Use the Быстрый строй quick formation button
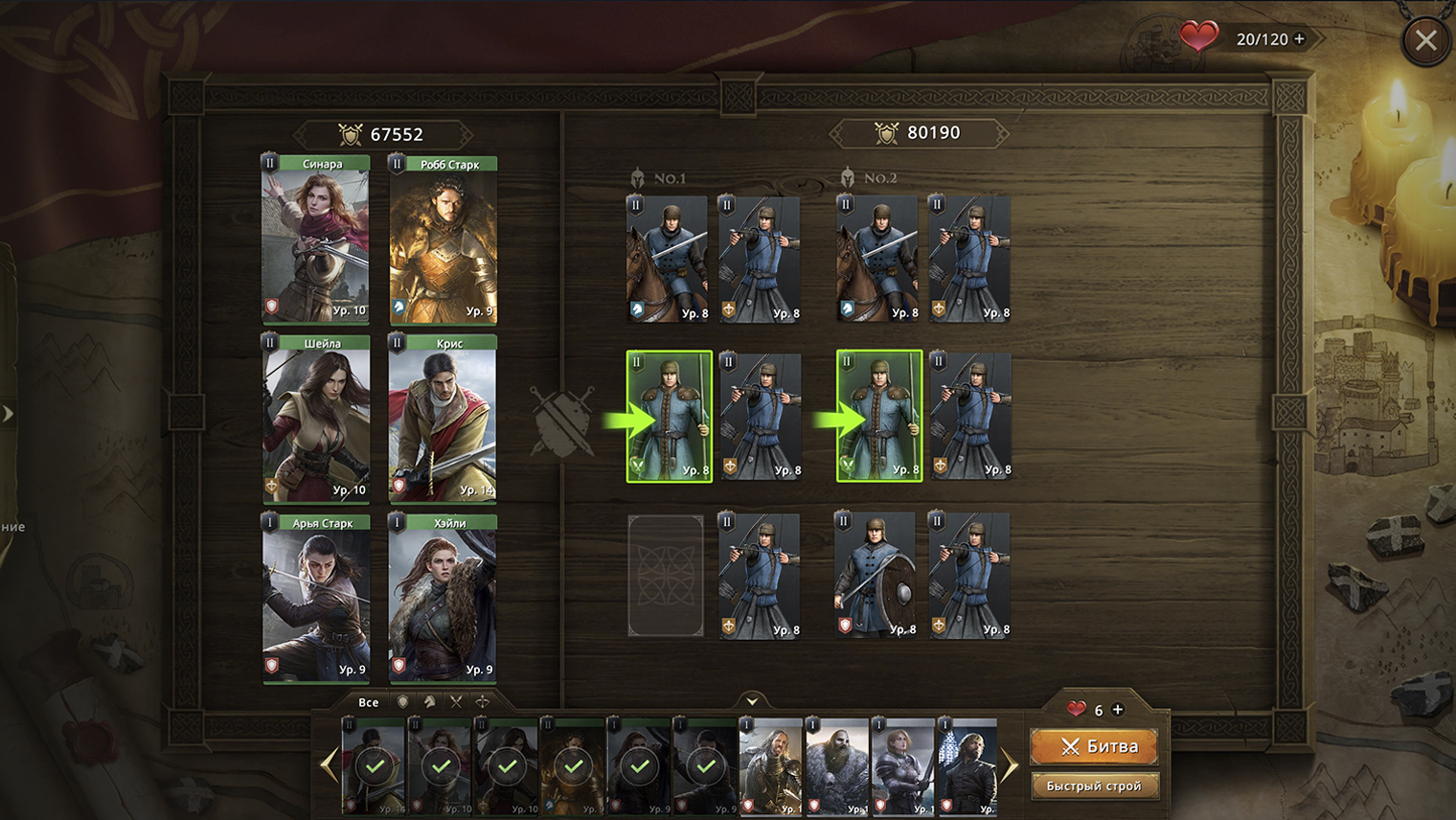Screen dimensions: 1456x820 point(1094,786)
